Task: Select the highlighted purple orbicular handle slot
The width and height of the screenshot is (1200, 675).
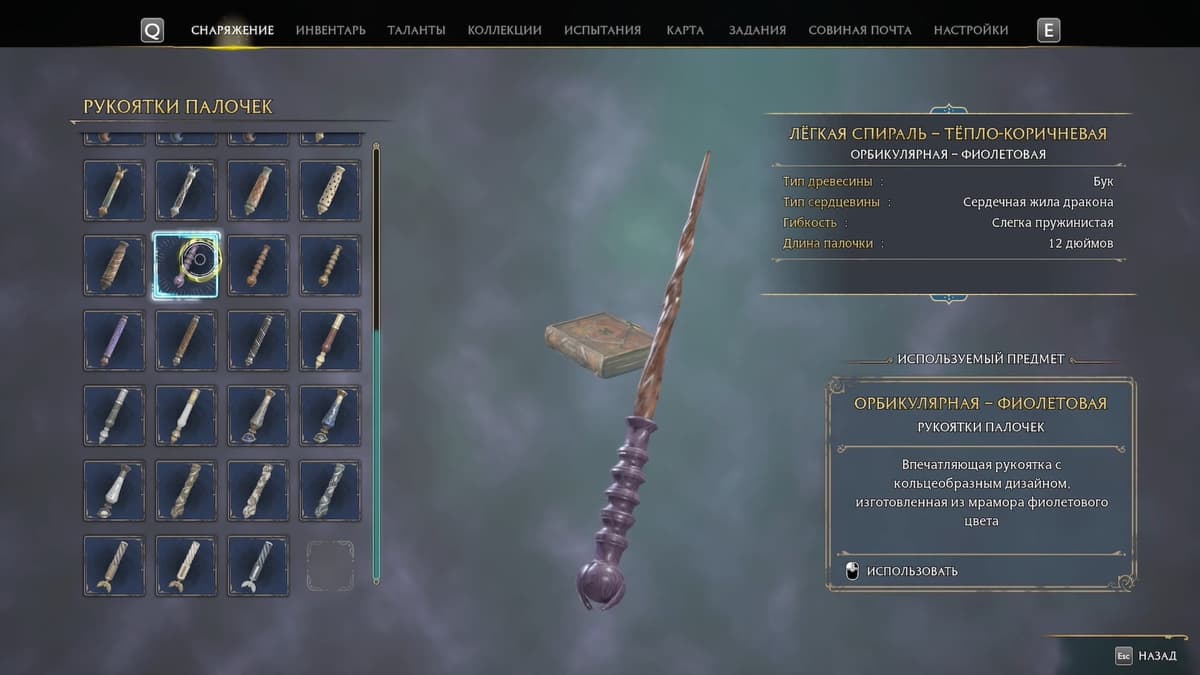Action: (x=186, y=265)
